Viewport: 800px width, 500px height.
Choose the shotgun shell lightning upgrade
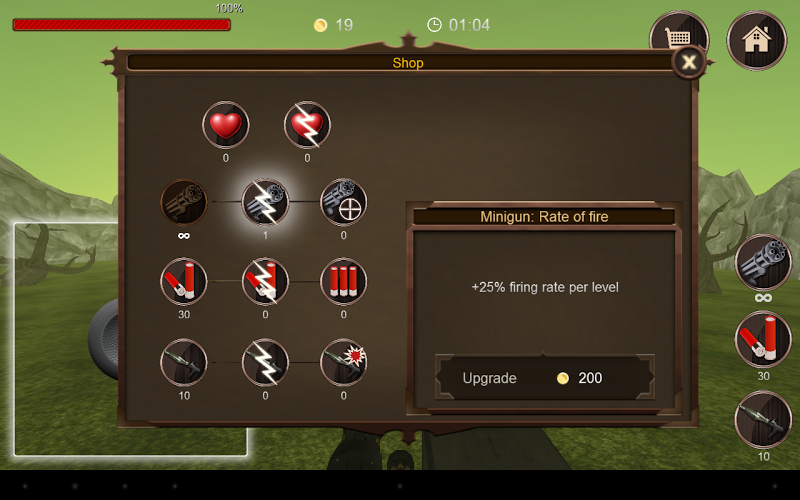pyautogui.click(x=265, y=282)
